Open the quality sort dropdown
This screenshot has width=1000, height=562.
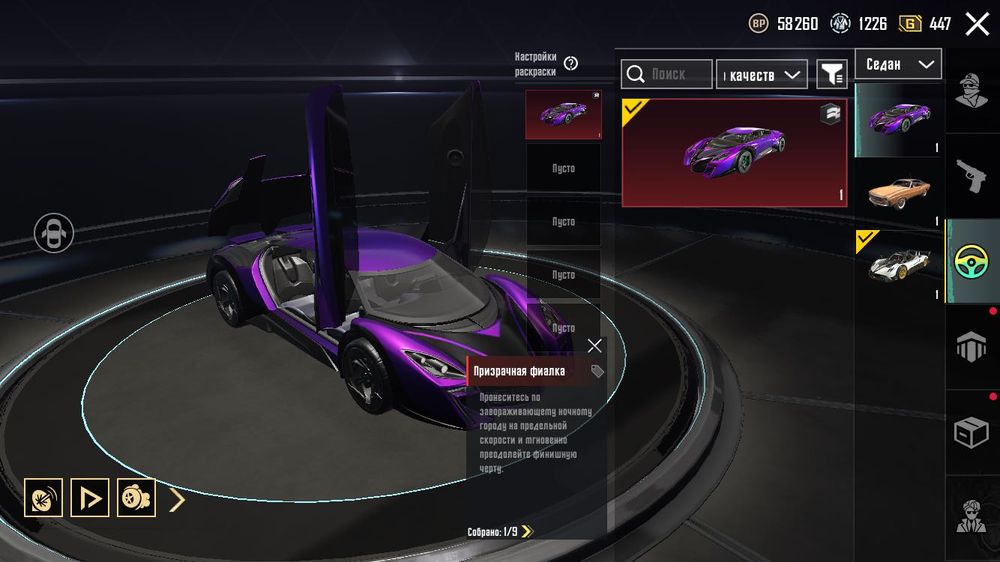point(764,75)
